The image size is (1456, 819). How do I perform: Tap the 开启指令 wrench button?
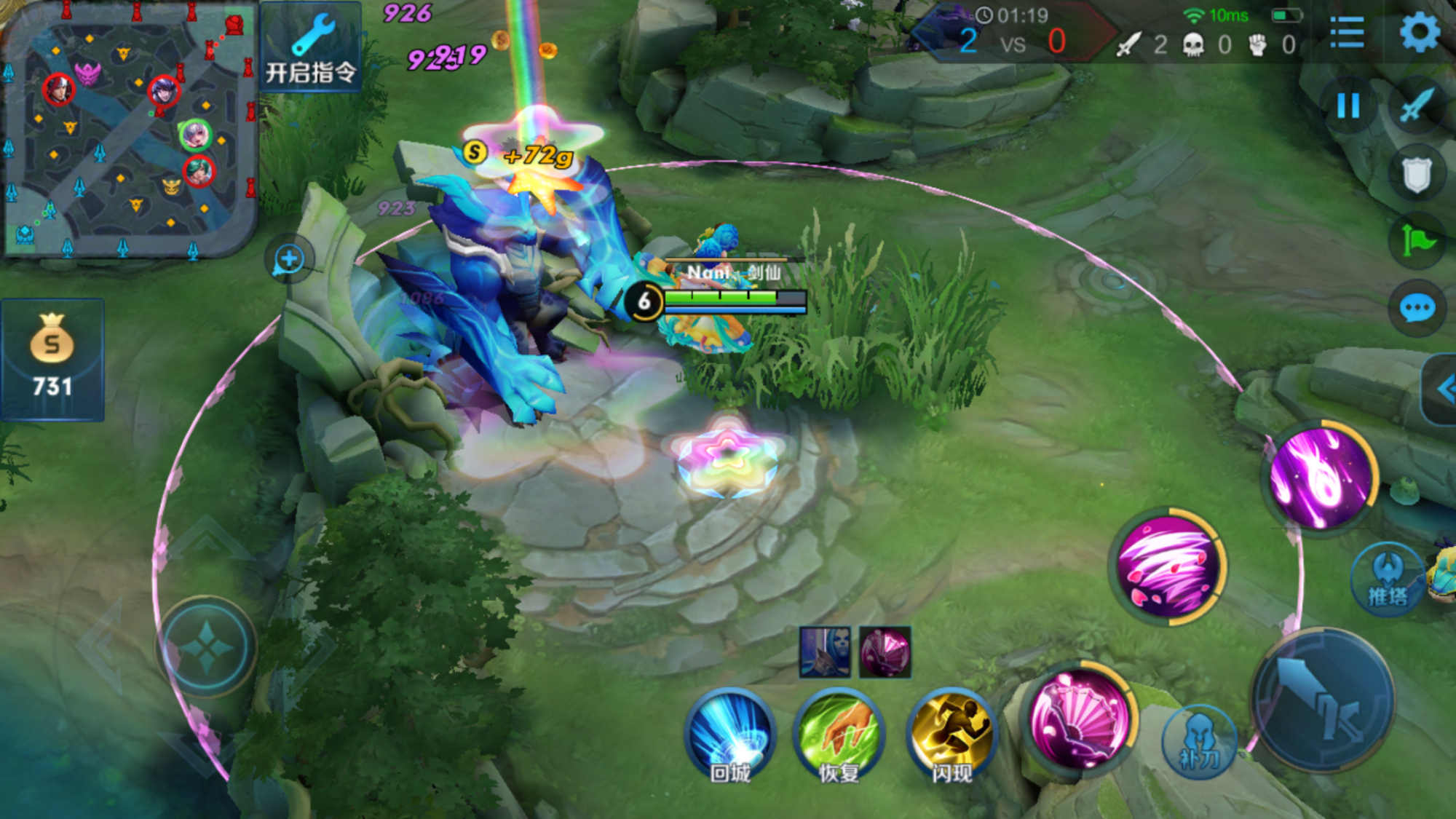pyautogui.click(x=311, y=47)
